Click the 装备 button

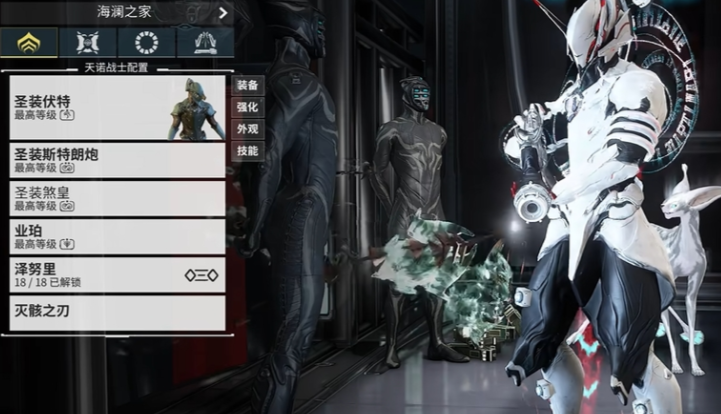(247, 85)
